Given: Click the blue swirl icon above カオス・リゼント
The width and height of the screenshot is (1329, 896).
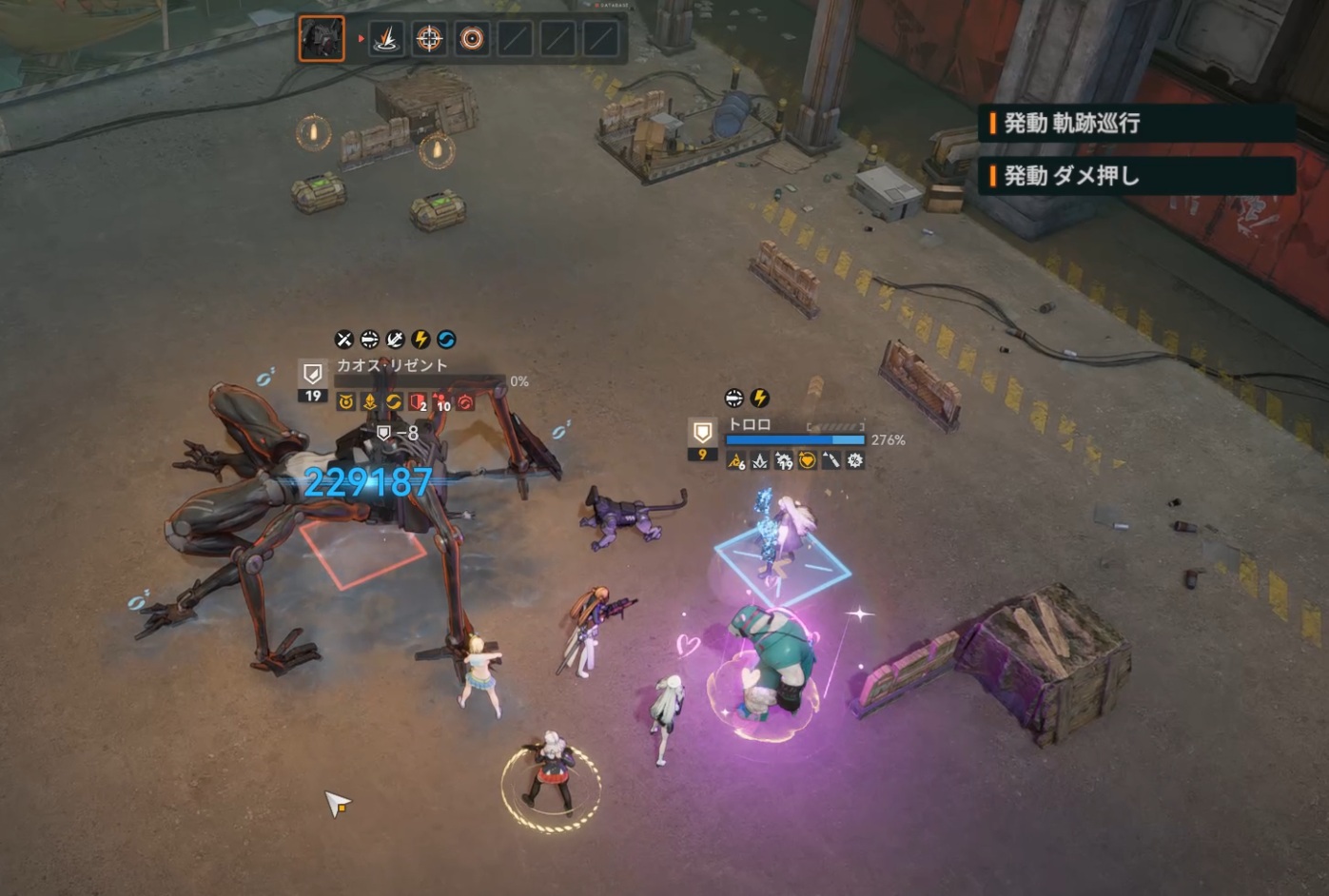Looking at the screenshot, I should tap(446, 340).
